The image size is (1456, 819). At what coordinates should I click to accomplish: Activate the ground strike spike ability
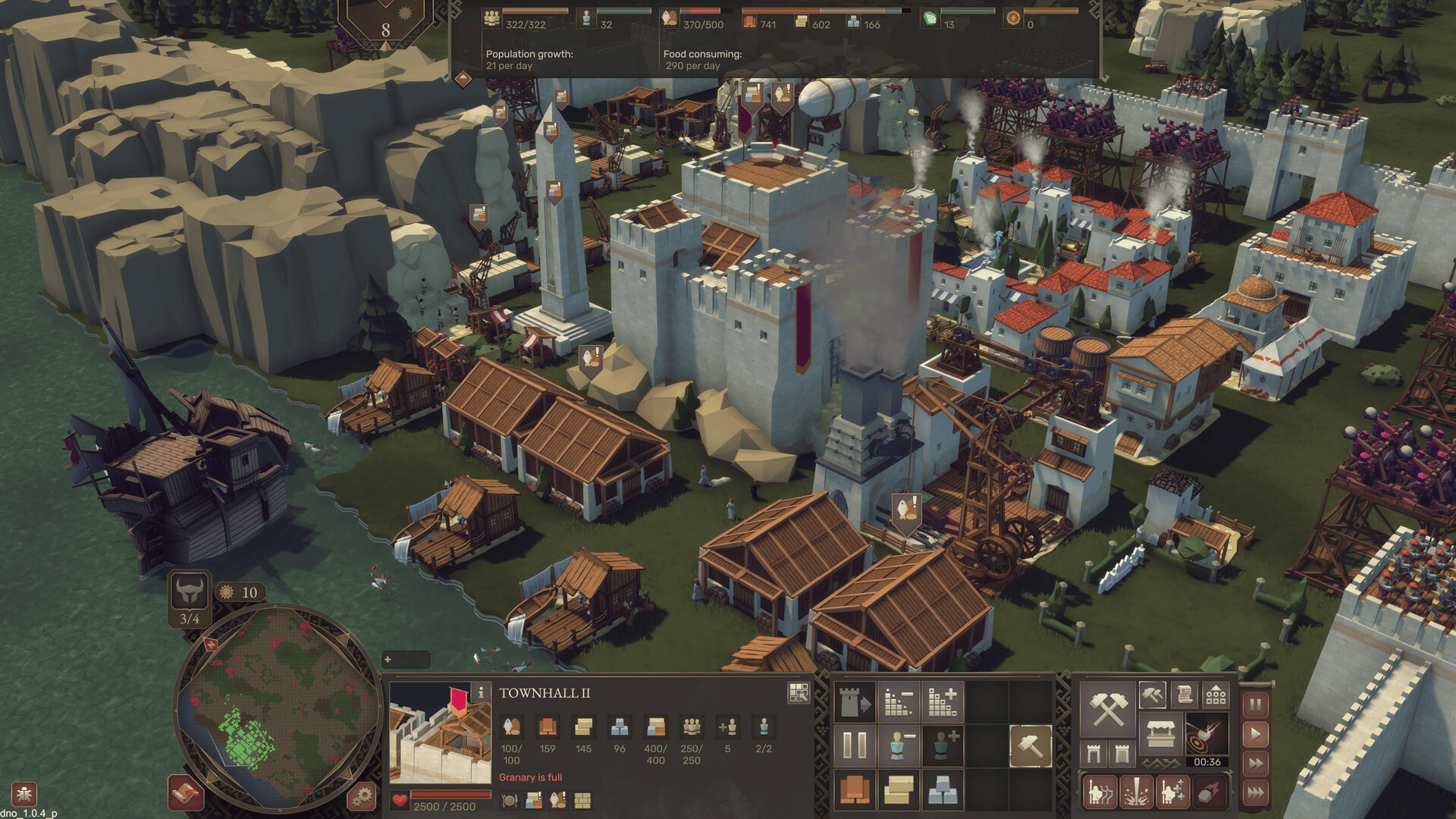pos(1136,792)
